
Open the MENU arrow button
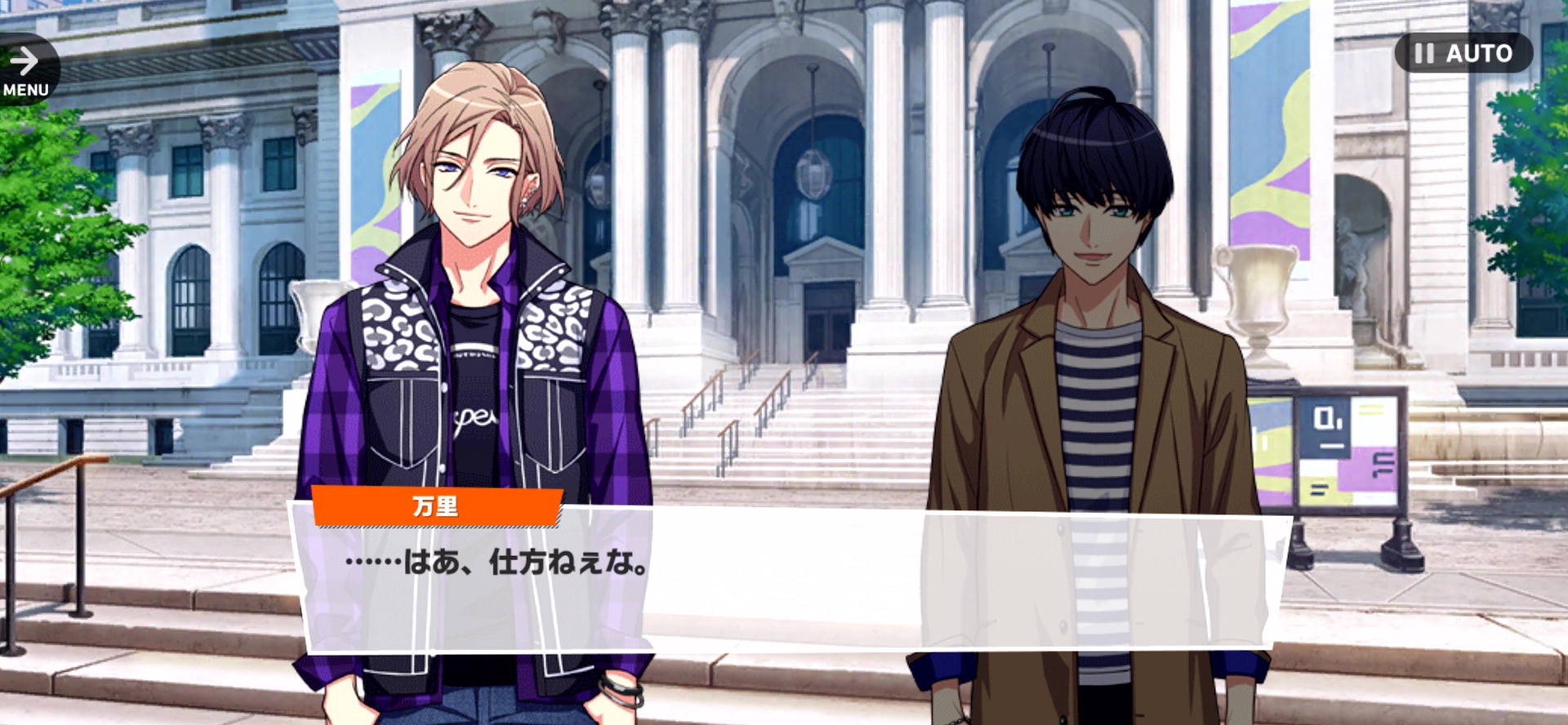[x=26, y=70]
